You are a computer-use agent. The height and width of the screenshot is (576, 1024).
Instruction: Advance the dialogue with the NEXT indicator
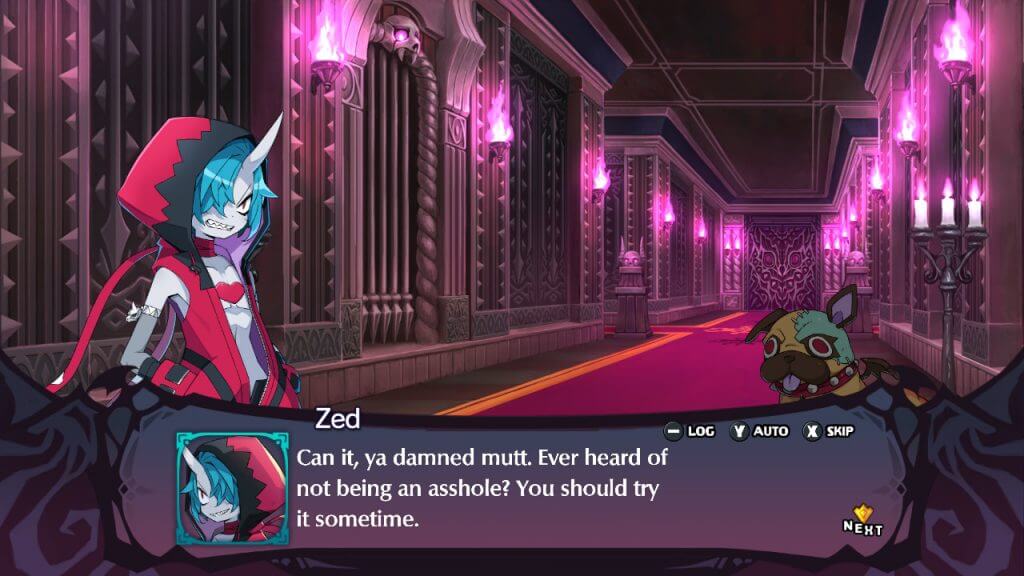pos(862,519)
